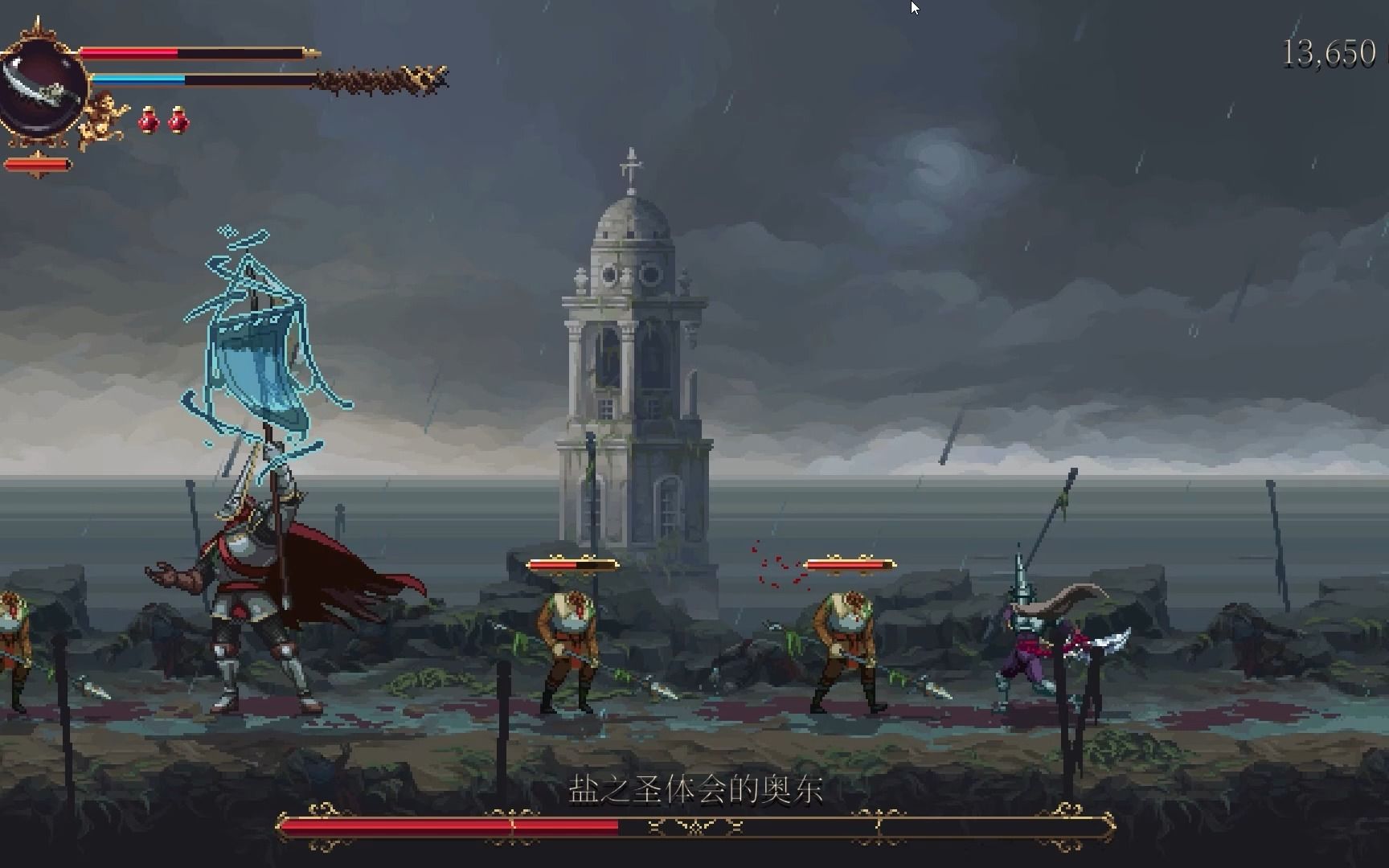Use the first red healing flask
Screen dimensions: 1389x868
click(149, 121)
